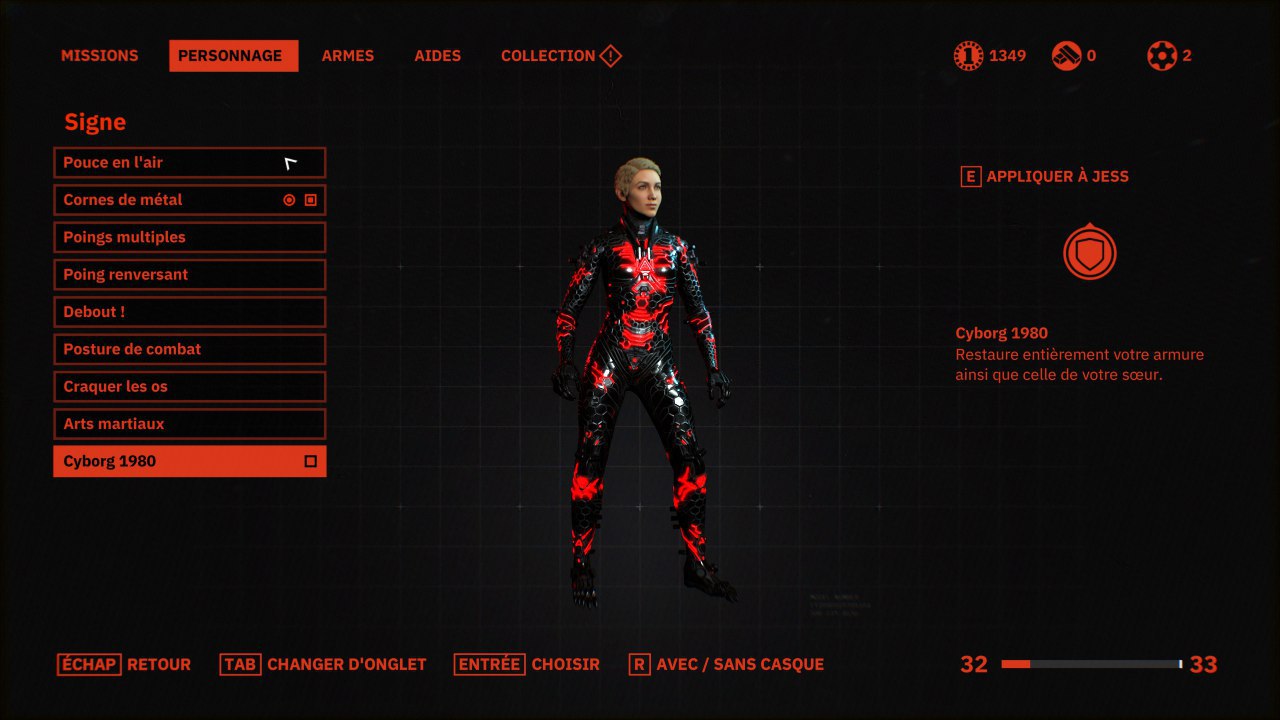Toggle Avec / Sans casque helmet display
1280x720 pixels.
(x=726, y=664)
